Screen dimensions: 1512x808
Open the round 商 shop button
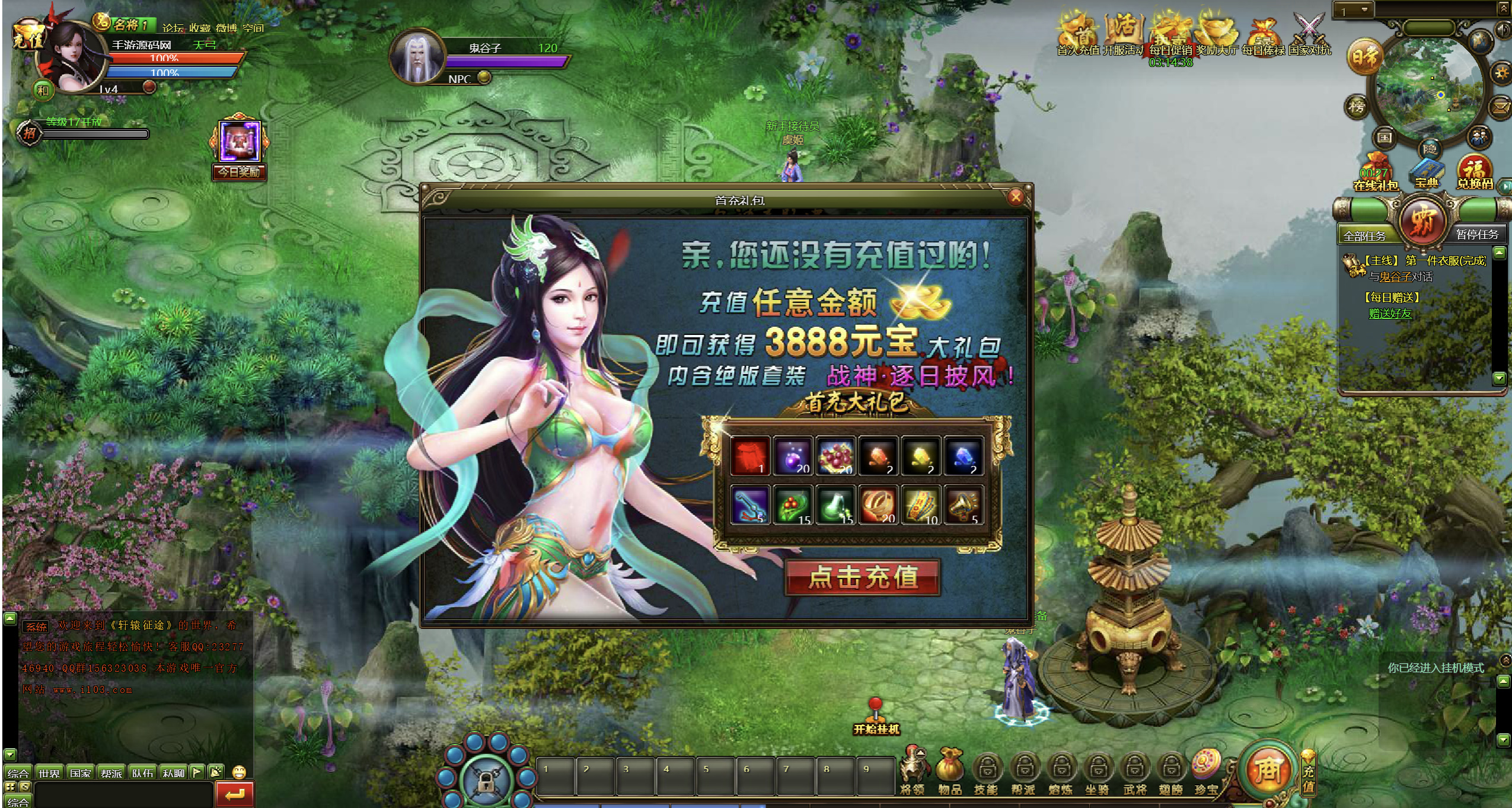[x=1268, y=770]
